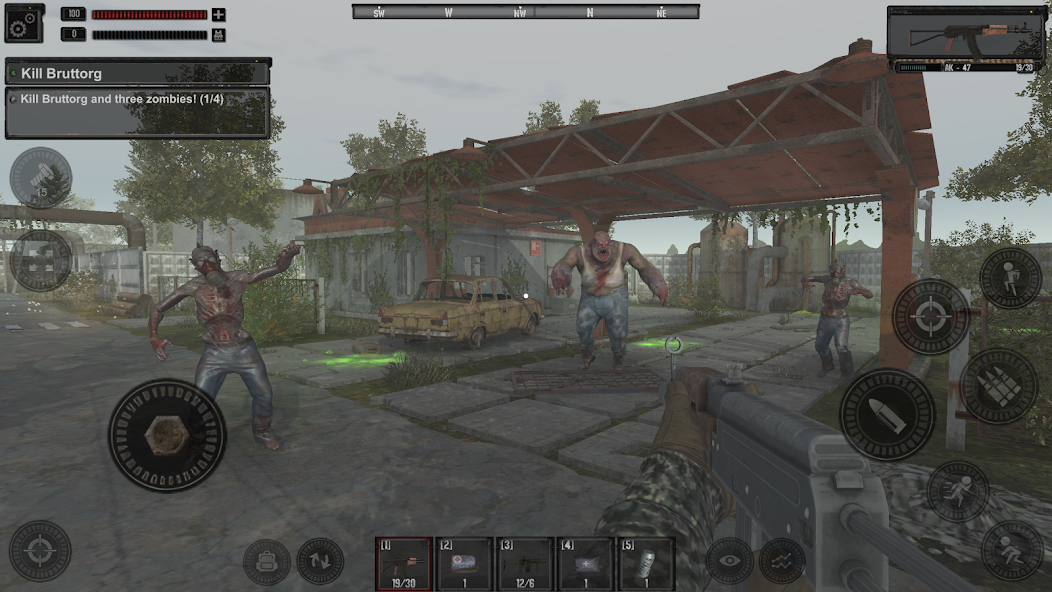
Task: Tap the jump button
Action: click(x=1010, y=277)
